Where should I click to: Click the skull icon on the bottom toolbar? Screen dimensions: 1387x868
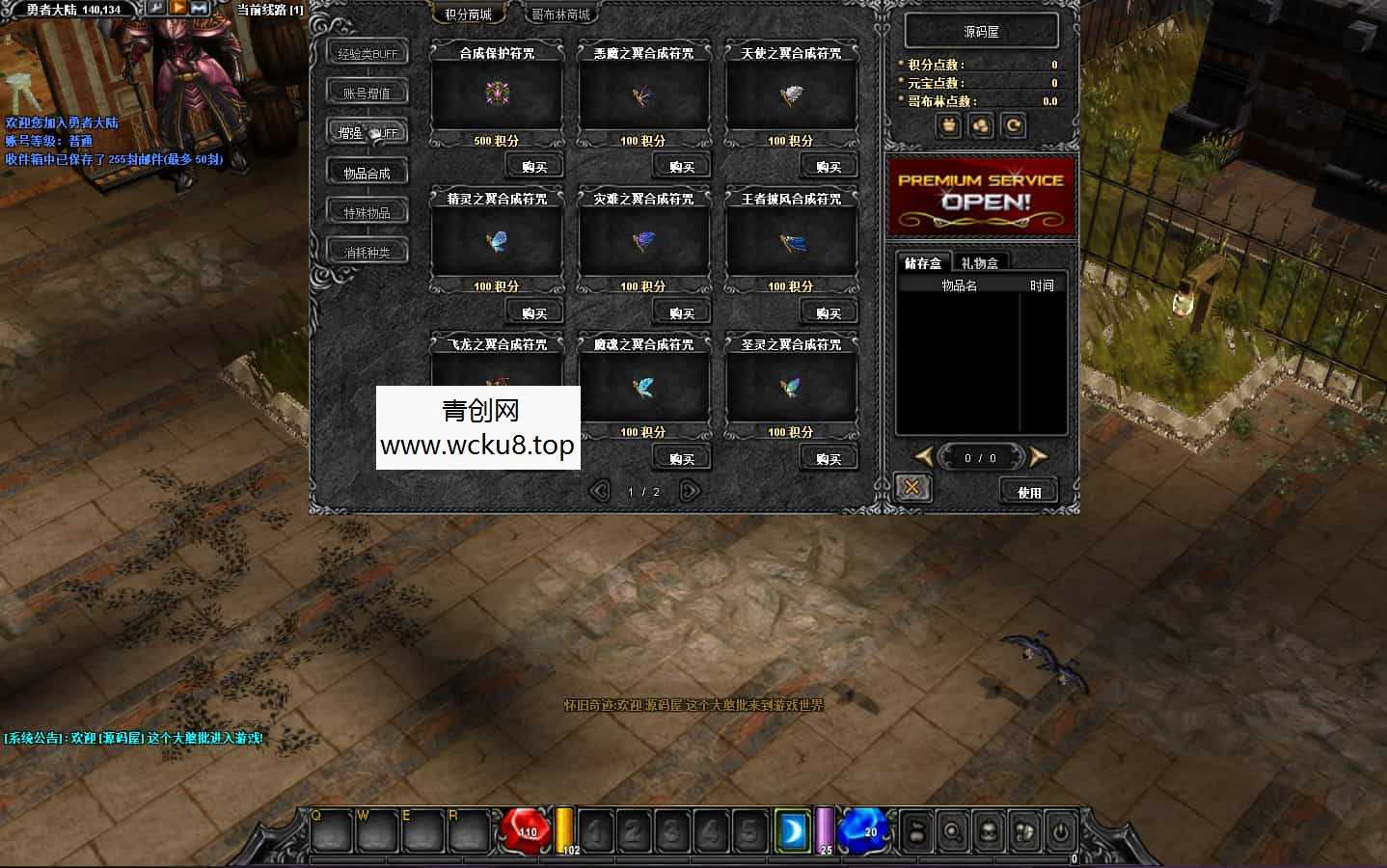[x=987, y=831]
